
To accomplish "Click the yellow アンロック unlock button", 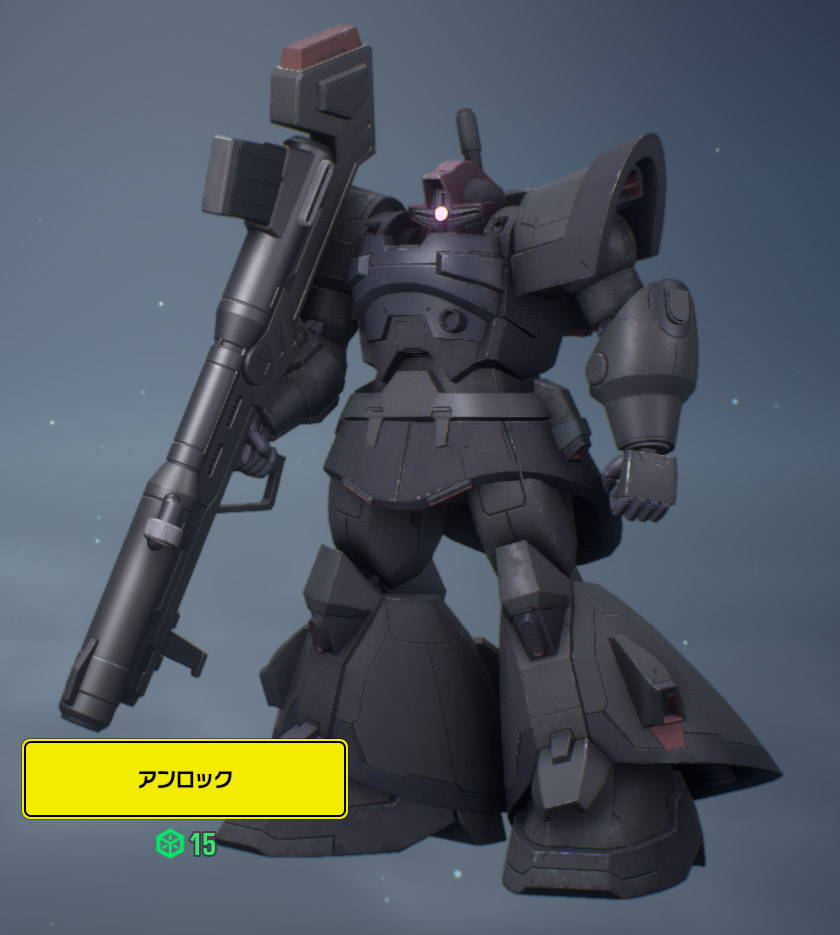I will tap(185, 779).
